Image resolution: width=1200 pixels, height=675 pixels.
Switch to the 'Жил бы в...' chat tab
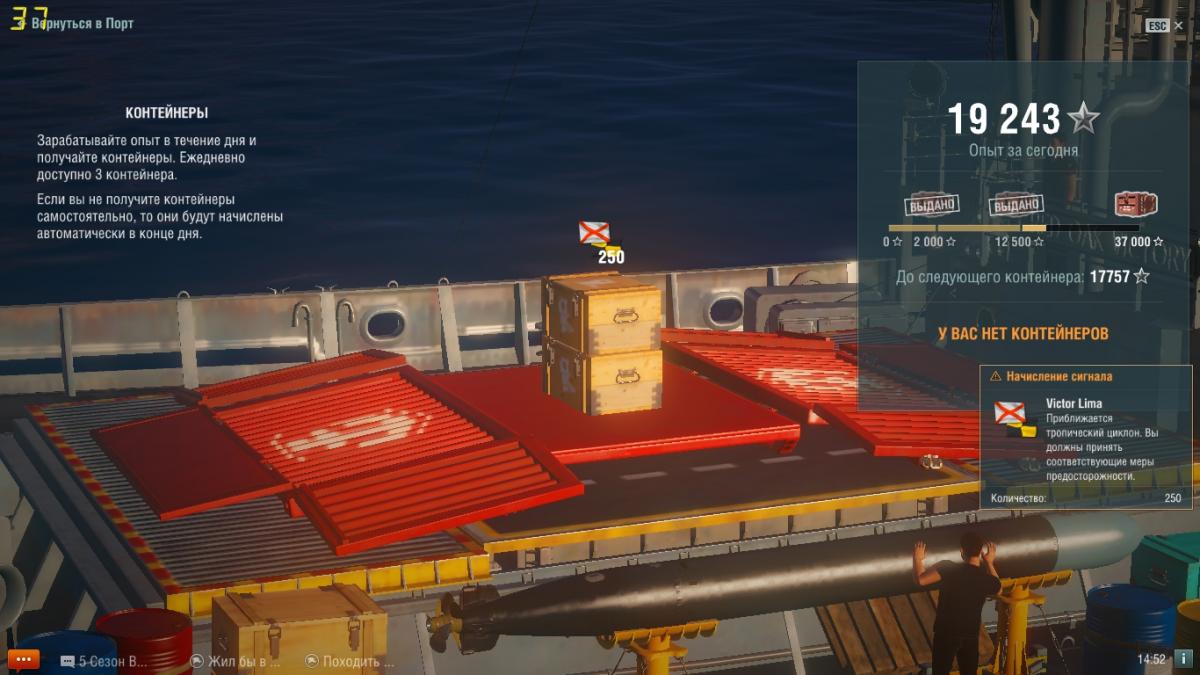(236, 661)
